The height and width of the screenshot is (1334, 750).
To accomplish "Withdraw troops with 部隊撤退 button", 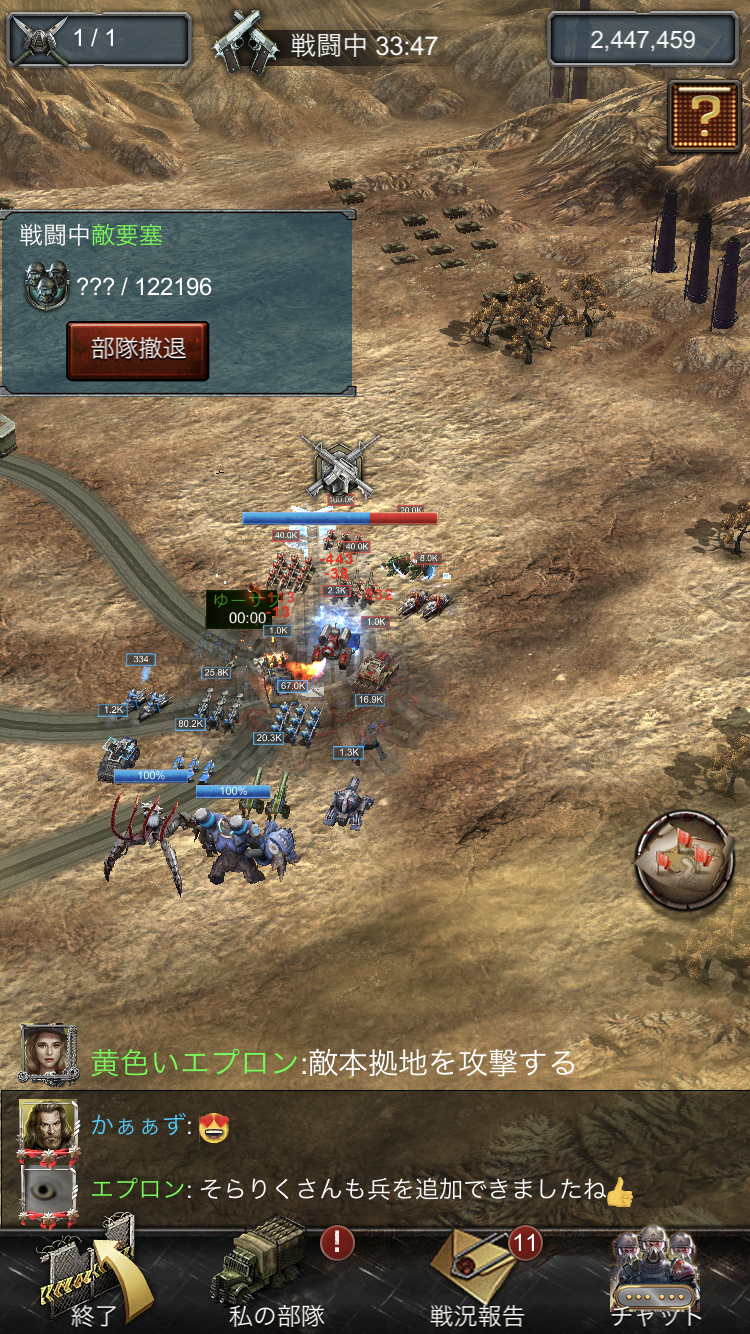I will (x=138, y=350).
